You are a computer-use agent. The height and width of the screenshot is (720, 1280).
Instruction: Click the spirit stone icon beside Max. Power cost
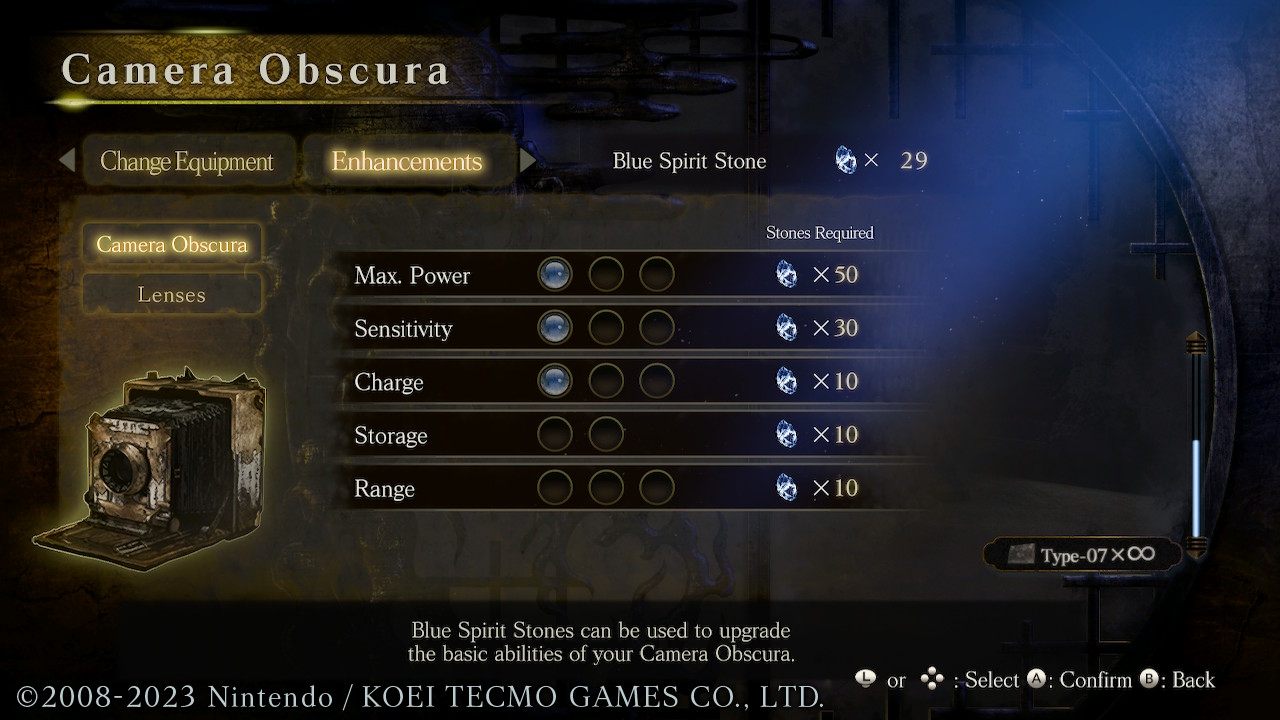pos(787,274)
